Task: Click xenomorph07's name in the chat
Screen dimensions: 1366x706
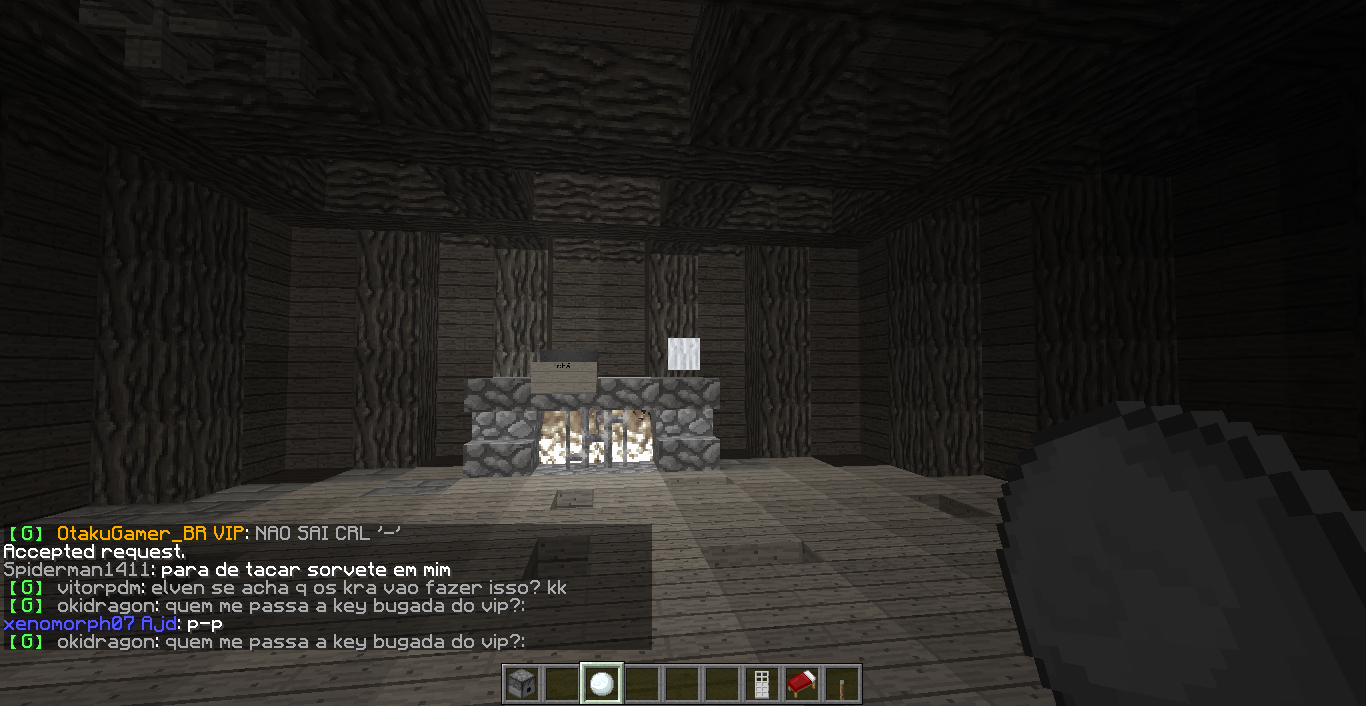Action: [x=69, y=624]
